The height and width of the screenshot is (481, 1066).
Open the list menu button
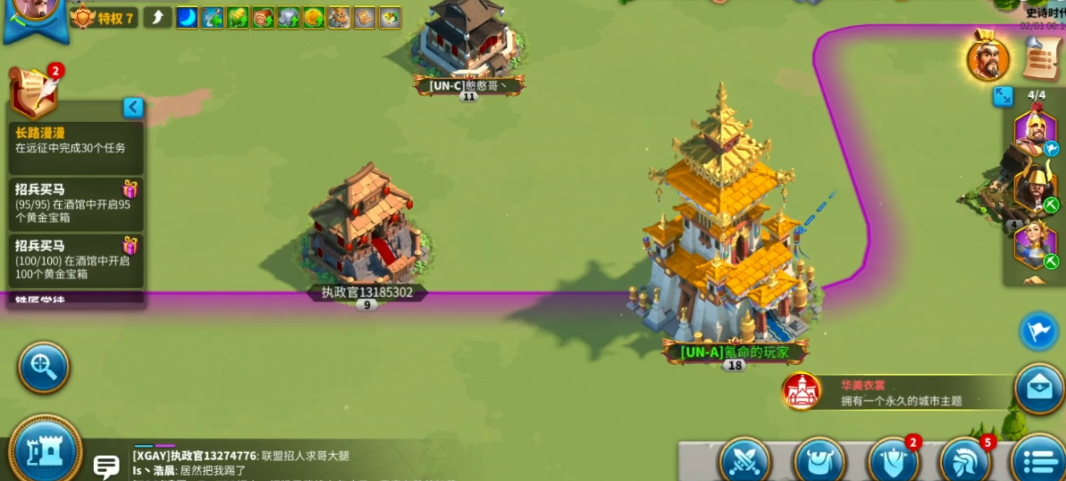pyautogui.click(x=1039, y=461)
